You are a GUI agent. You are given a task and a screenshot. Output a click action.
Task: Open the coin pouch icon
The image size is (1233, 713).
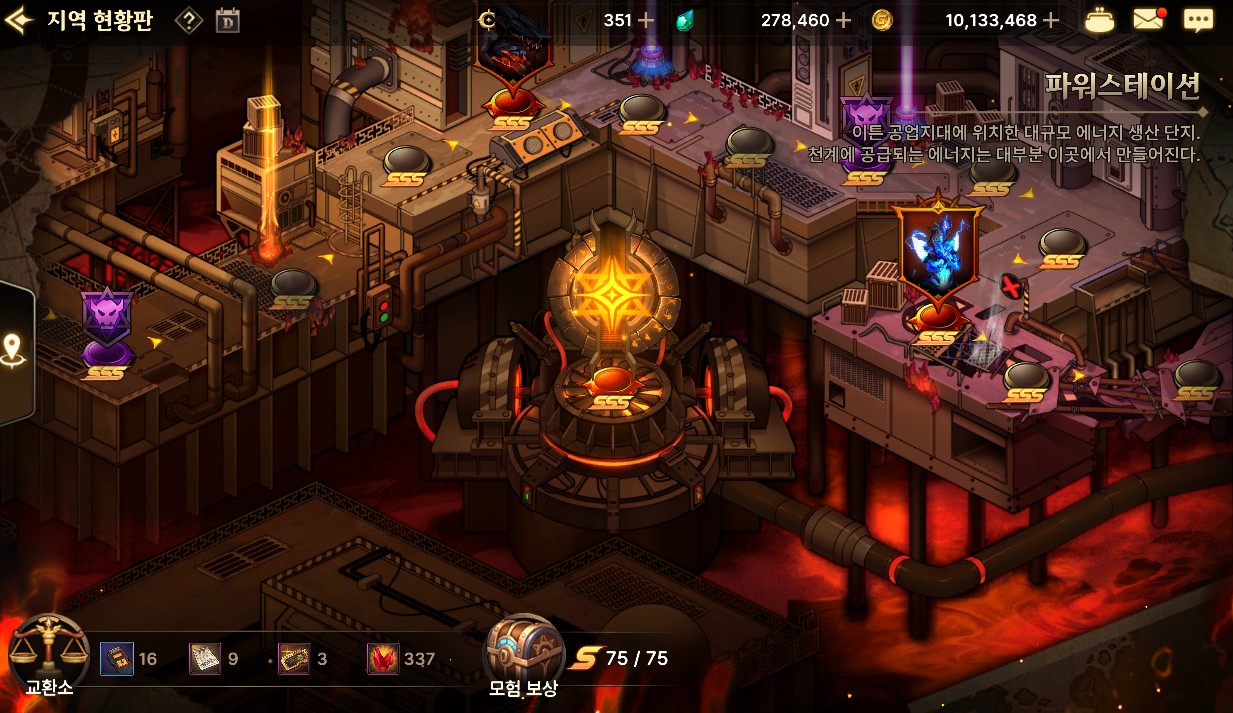(1100, 20)
